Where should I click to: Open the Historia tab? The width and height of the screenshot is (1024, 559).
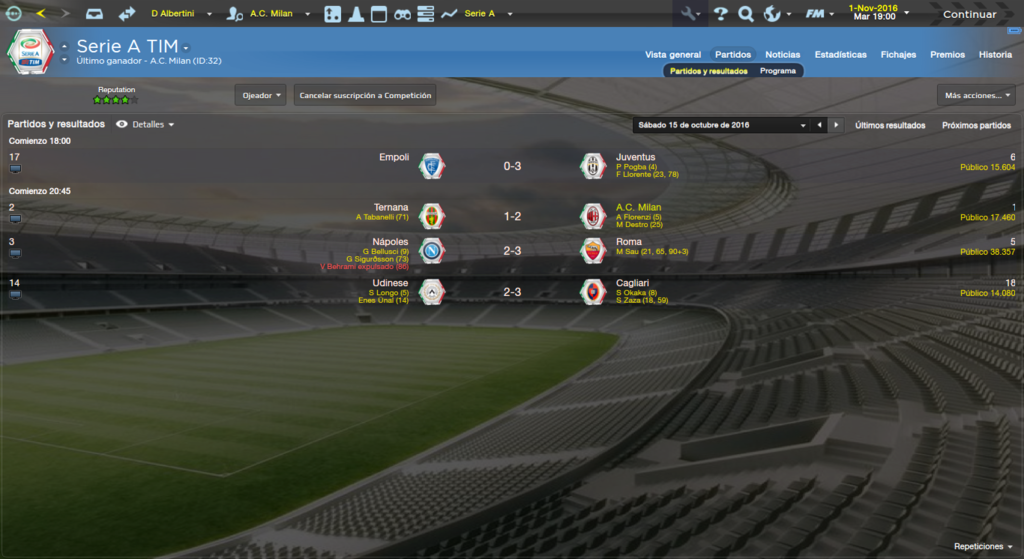[995, 54]
